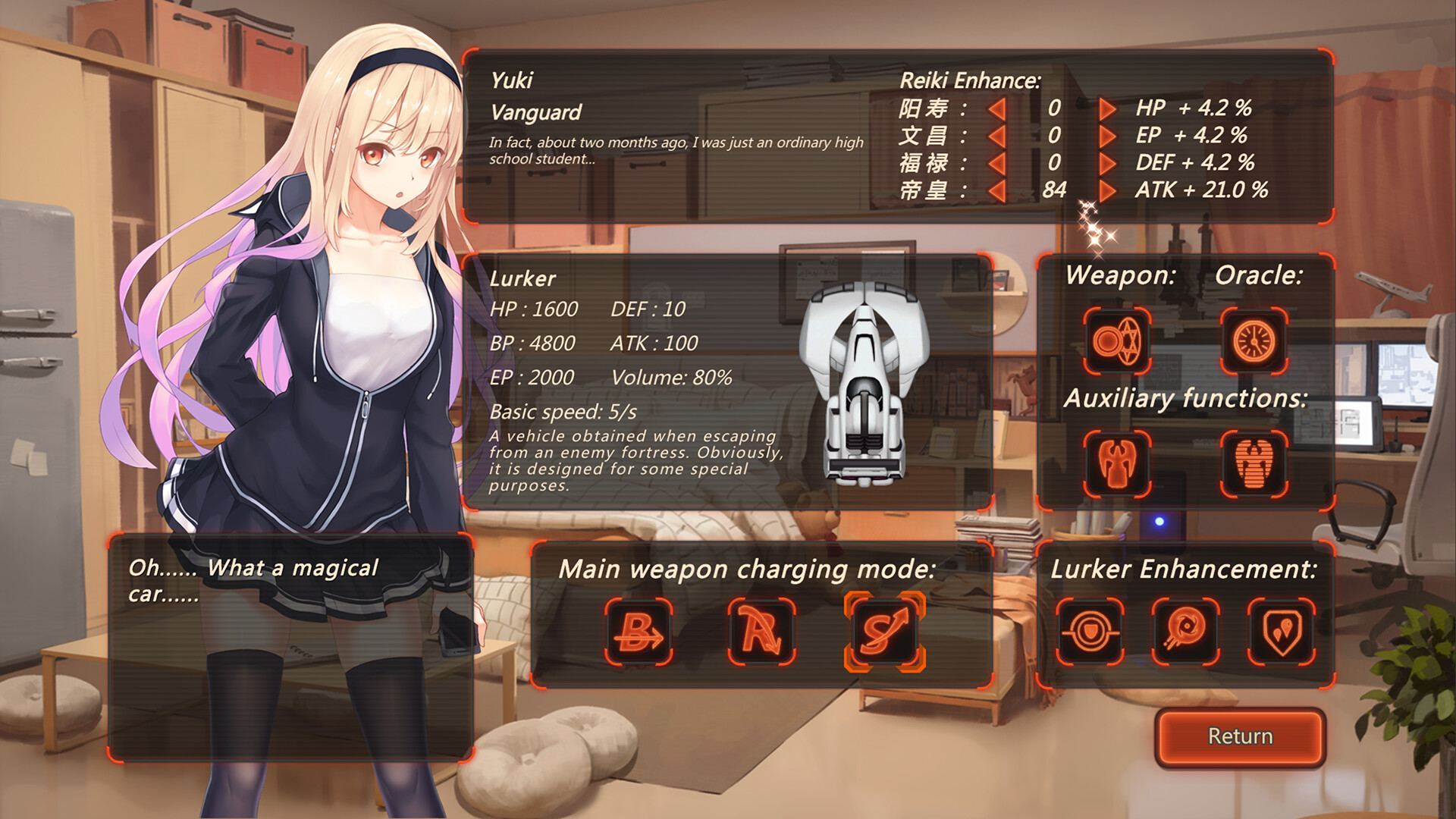Open the Weapon slot pentagram icon
1456x819 pixels.
[x=1116, y=341]
